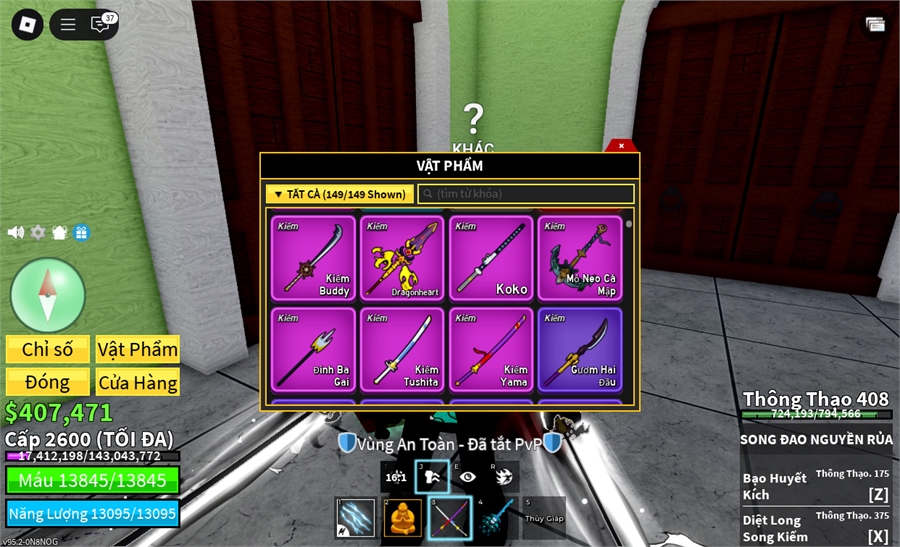
Task: Open the Chỉ số stats panel
Action: [48, 349]
